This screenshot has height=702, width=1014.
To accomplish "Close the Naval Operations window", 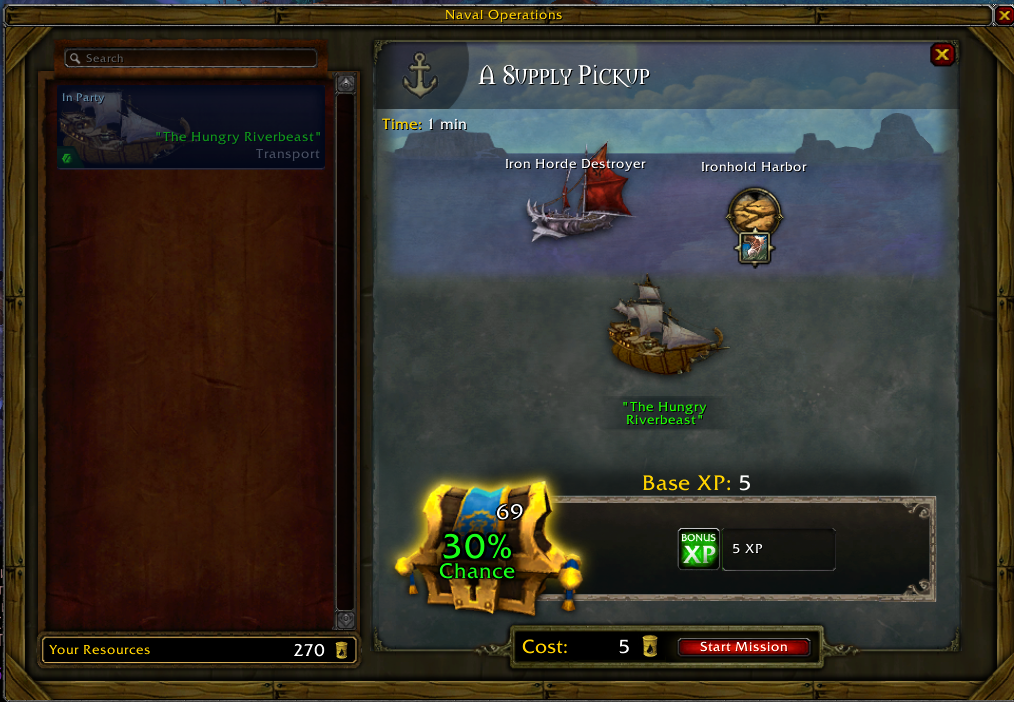I will click(x=1004, y=15).
